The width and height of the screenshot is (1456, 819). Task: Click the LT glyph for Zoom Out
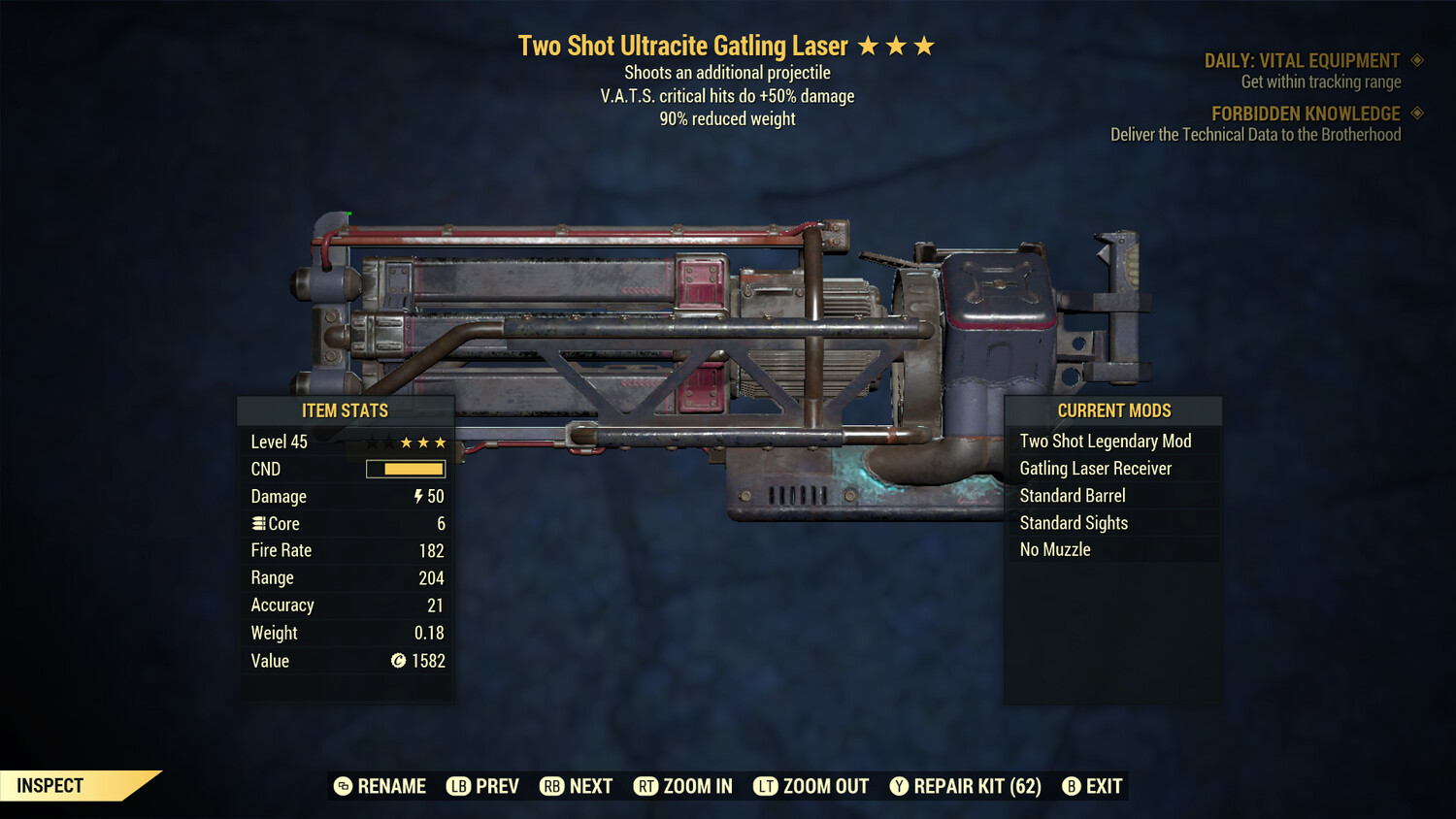766,786
